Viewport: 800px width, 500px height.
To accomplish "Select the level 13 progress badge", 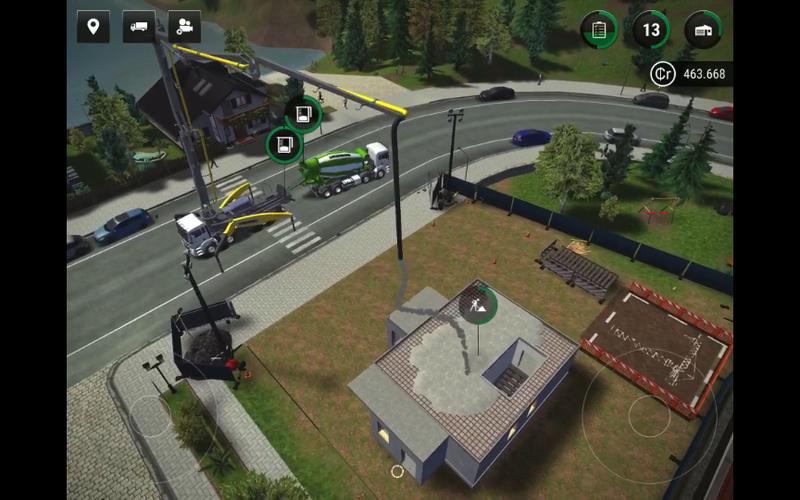I will pos(651,30).
